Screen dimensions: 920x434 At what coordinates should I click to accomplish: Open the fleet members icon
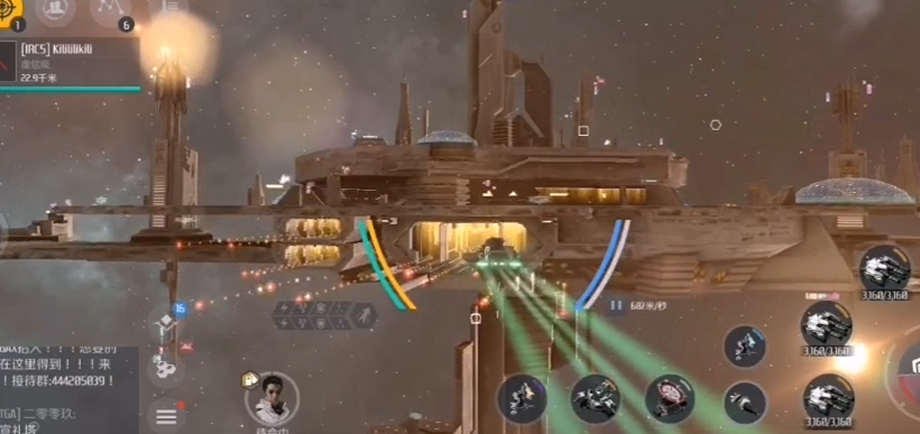55,10
